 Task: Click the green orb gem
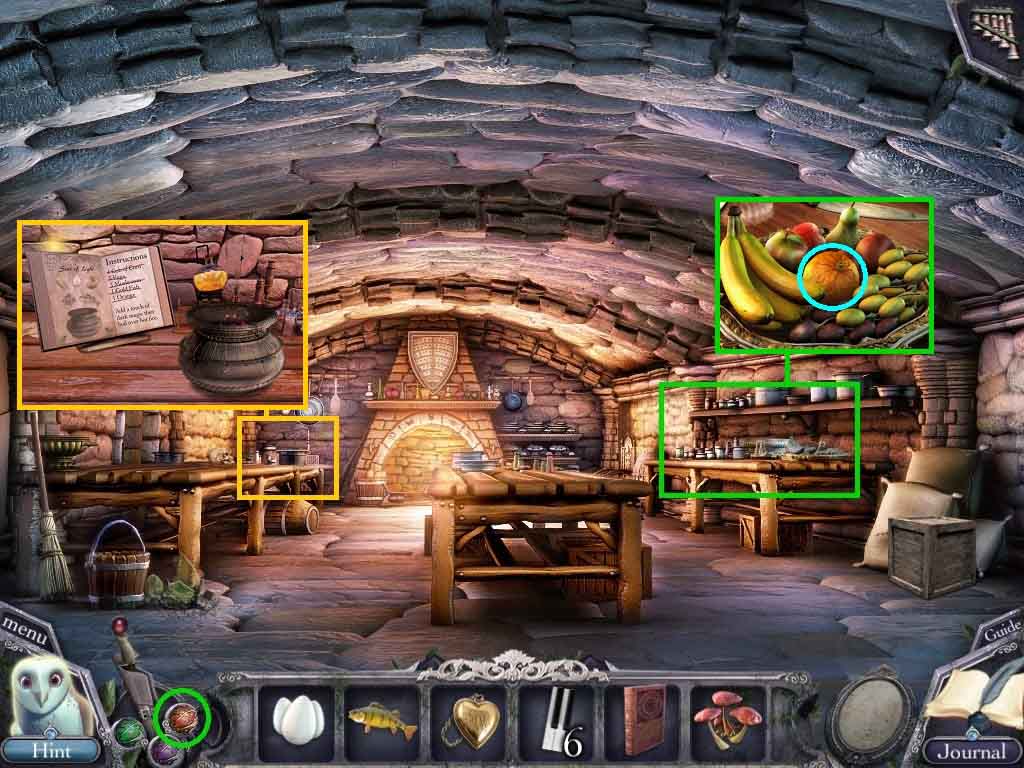pos(131,733)
